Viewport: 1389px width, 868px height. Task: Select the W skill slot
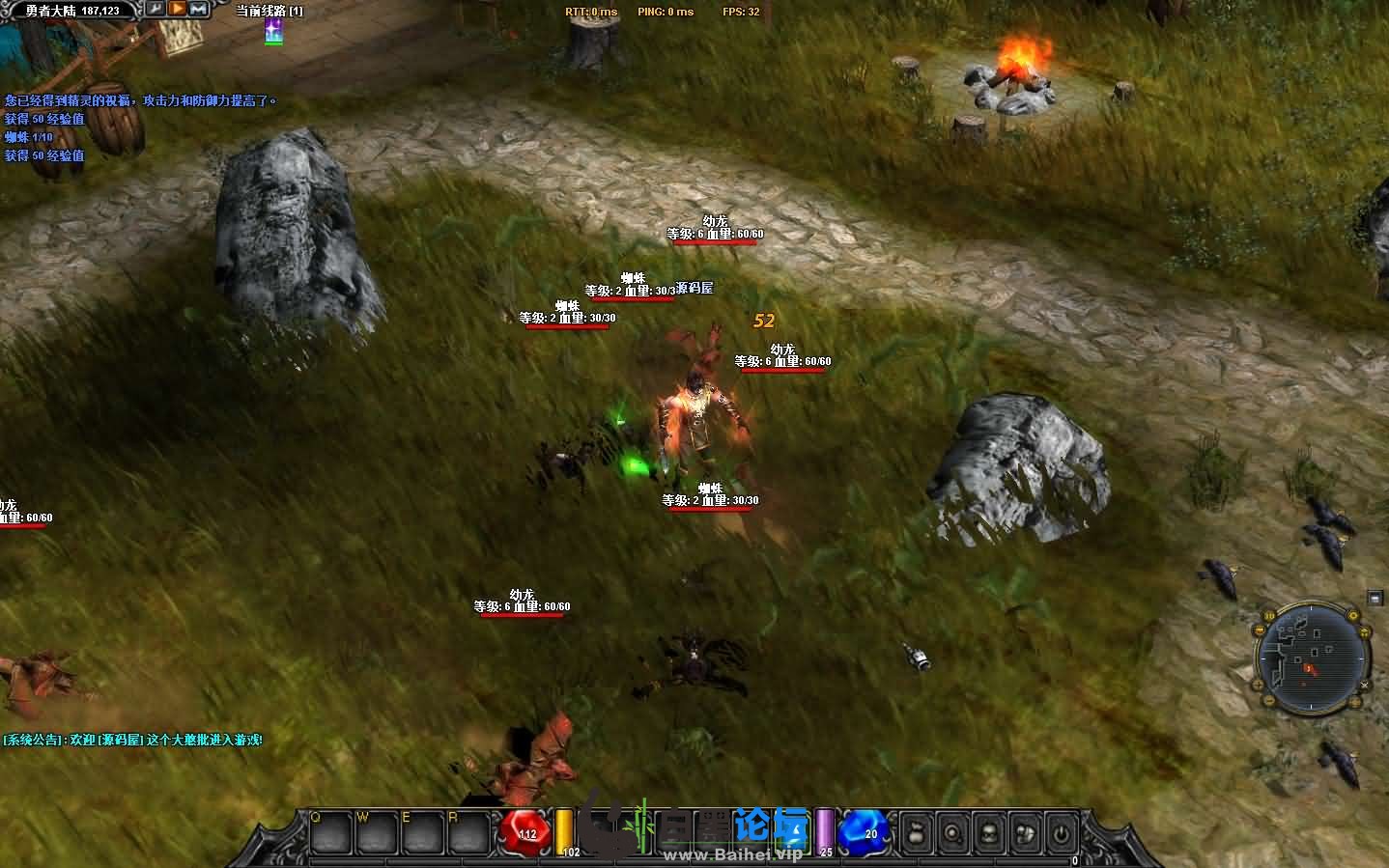(x=376, y=831)
